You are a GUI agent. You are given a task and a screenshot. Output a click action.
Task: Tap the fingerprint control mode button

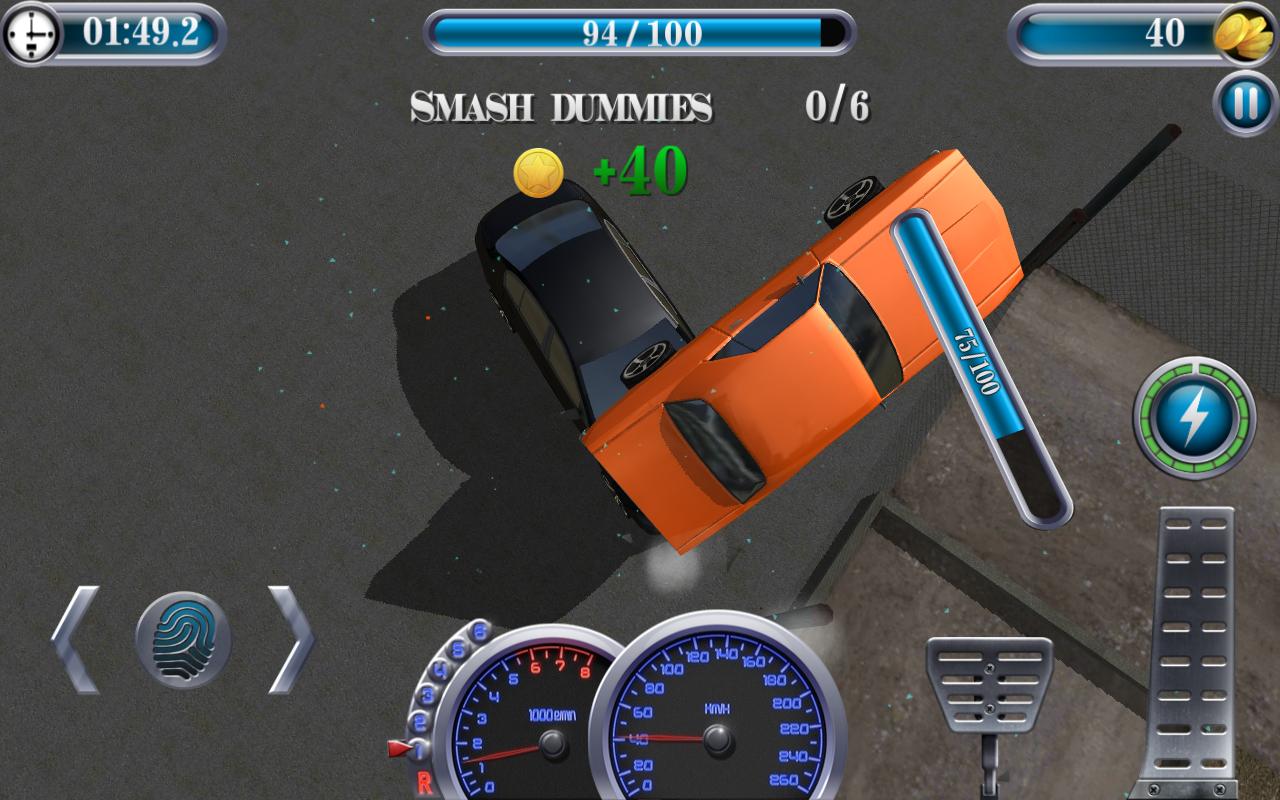(x=183, y=639)
